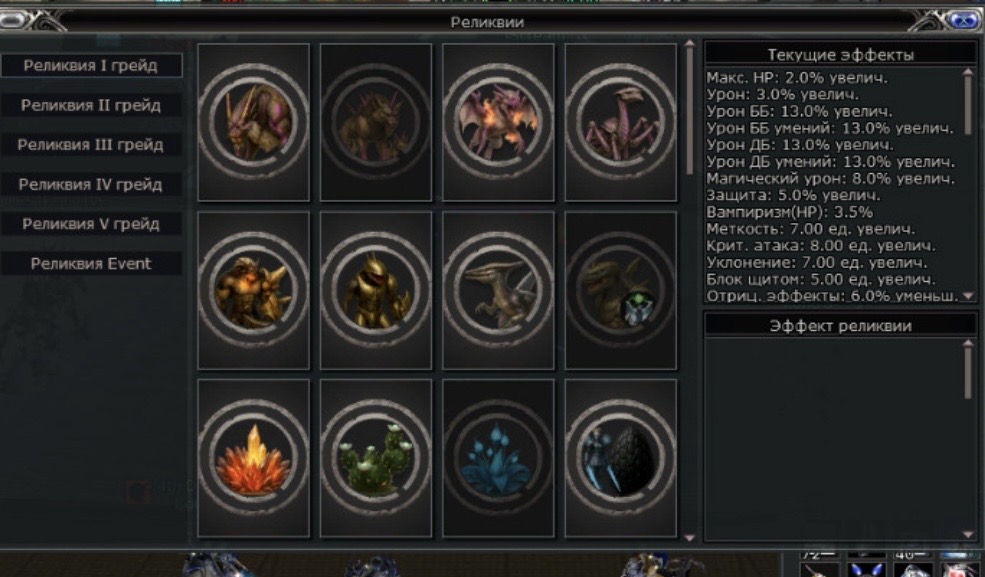Select the grey pterodactyl relic
985x577 pixels.
(x=498, y=290)
